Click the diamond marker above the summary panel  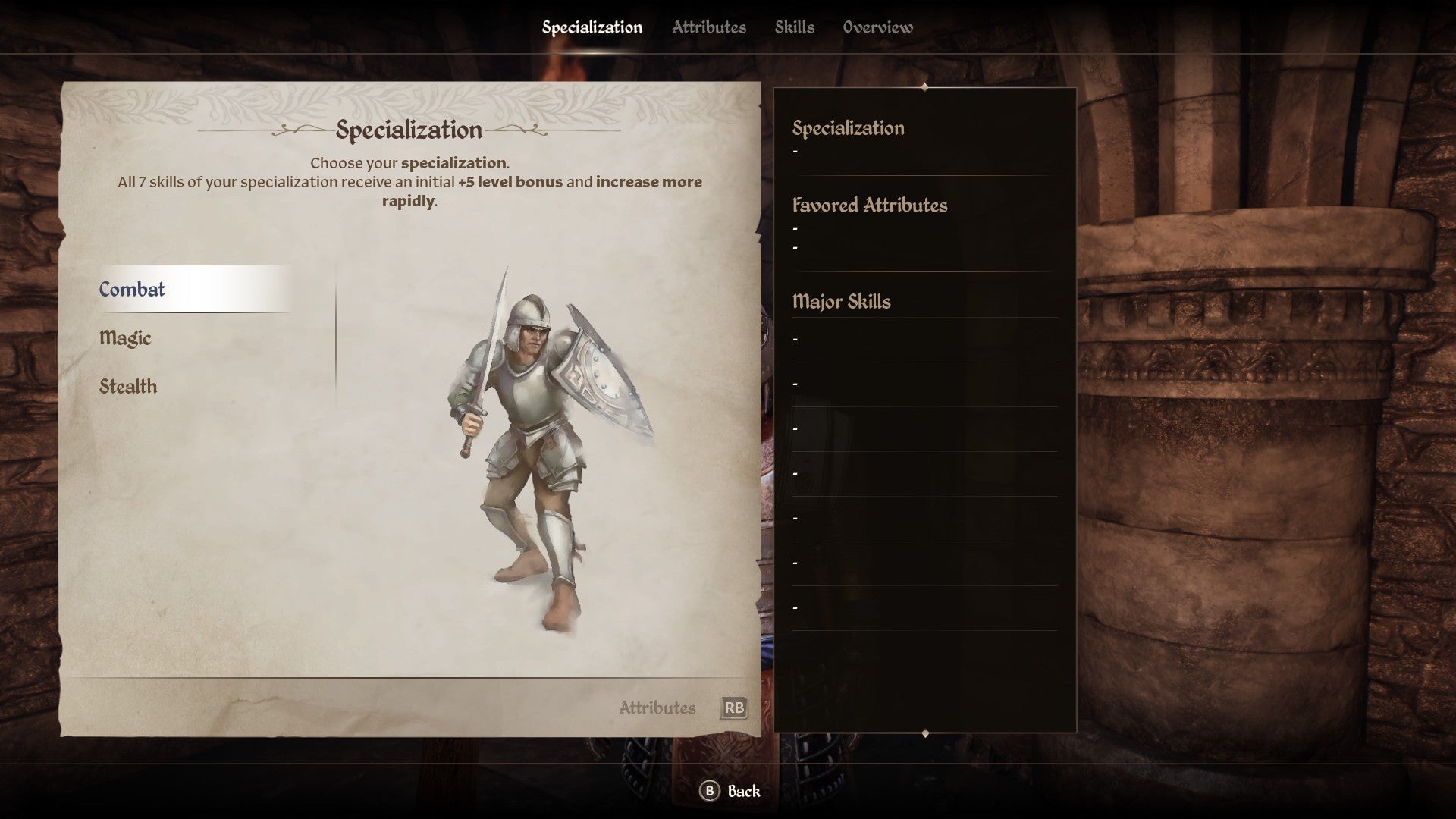(x=924, y=87)
